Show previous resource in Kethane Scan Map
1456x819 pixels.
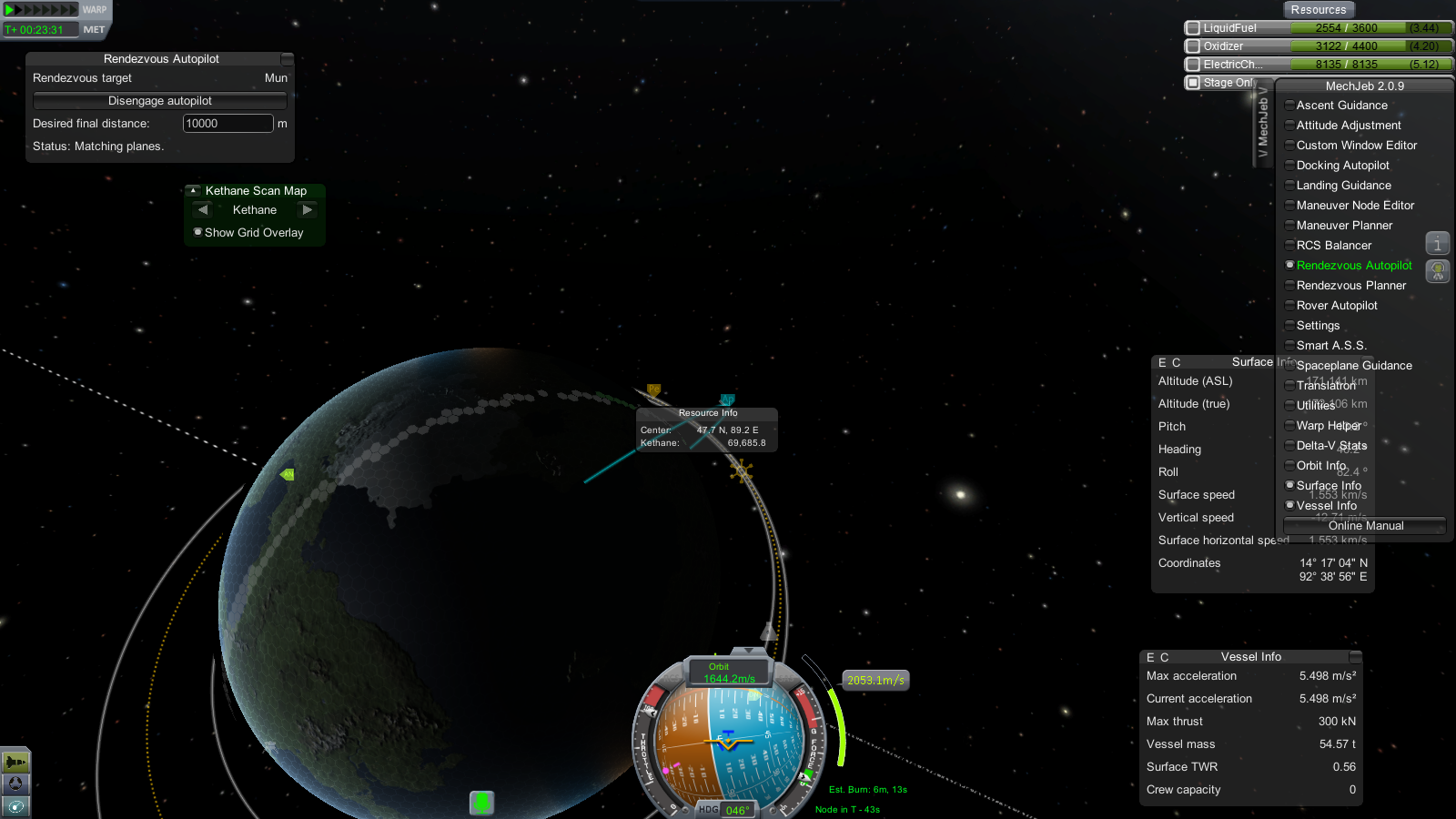pos(203,210)
